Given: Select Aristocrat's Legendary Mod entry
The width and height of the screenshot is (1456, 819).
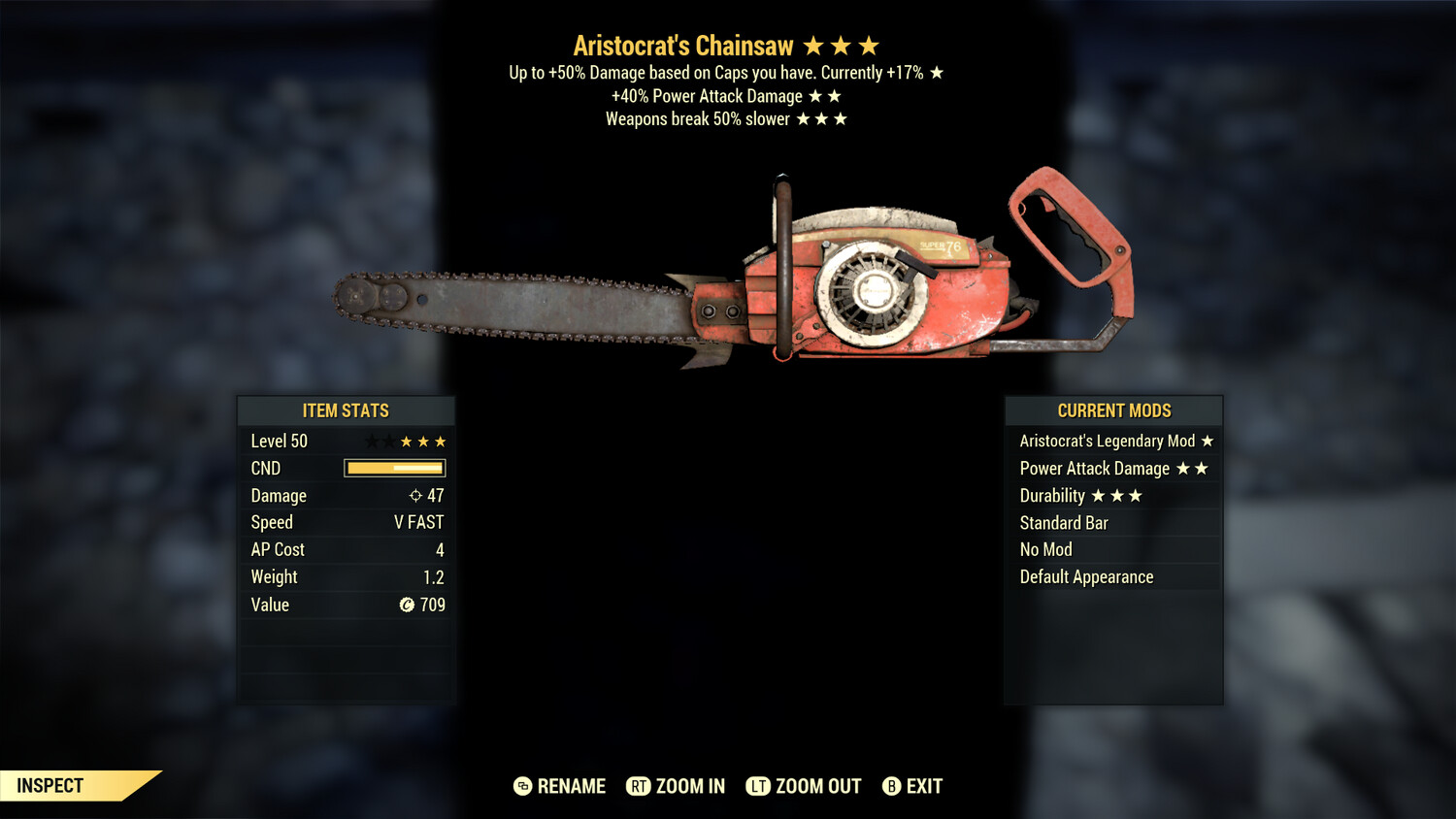Looking at the screenshot, I should (x=1113, y=442).
